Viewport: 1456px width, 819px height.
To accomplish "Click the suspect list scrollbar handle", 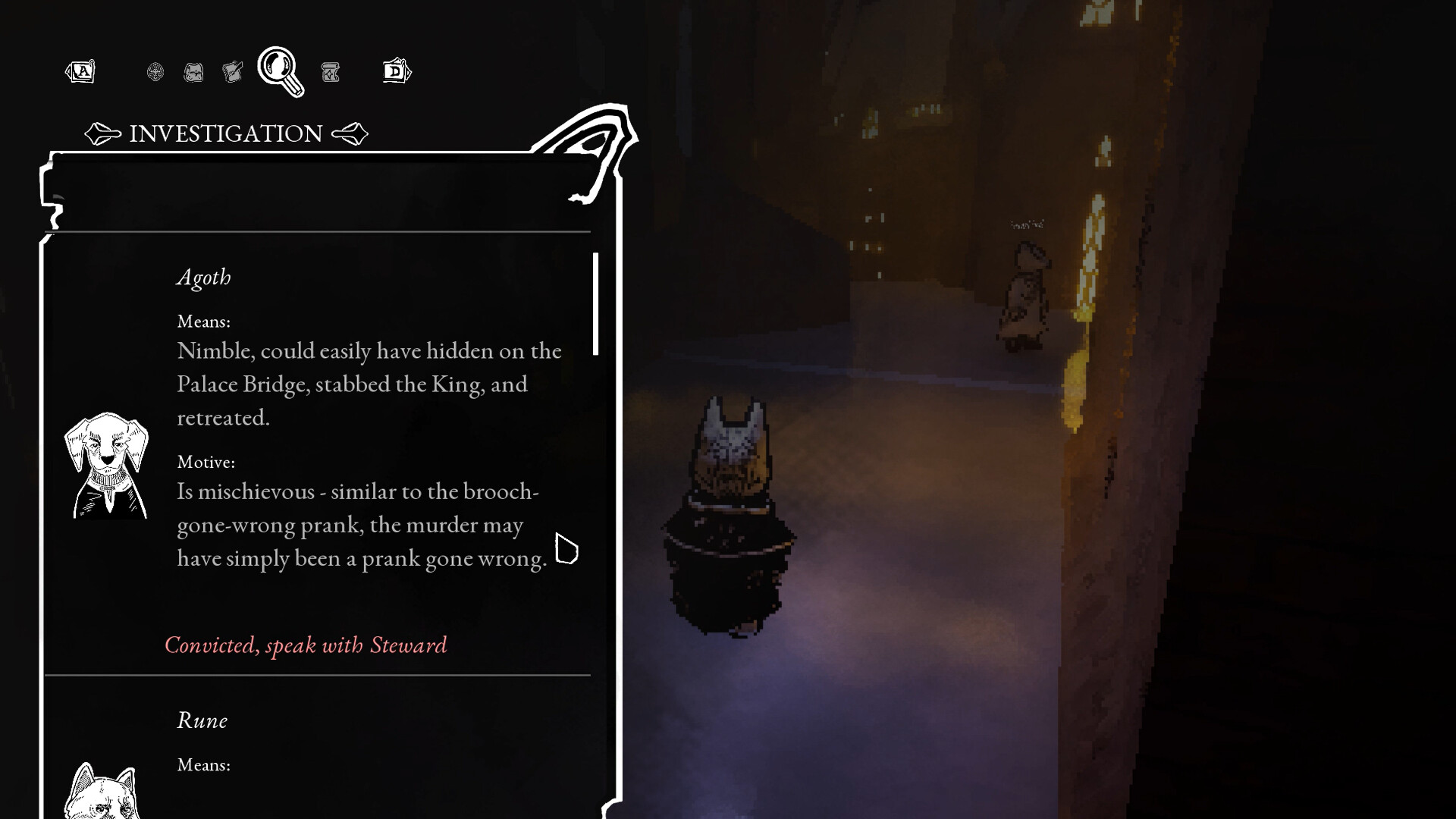I will pyautogui.click(x=596, y=303).
